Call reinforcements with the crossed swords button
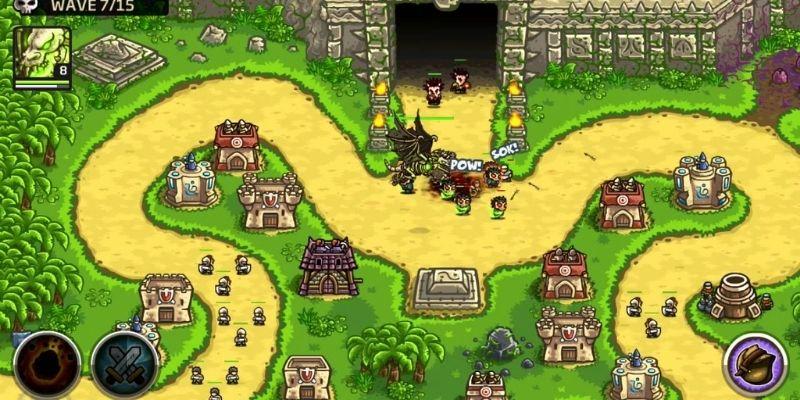The height and width of the screenshot is (400, 800). click(x=123, y=364)
